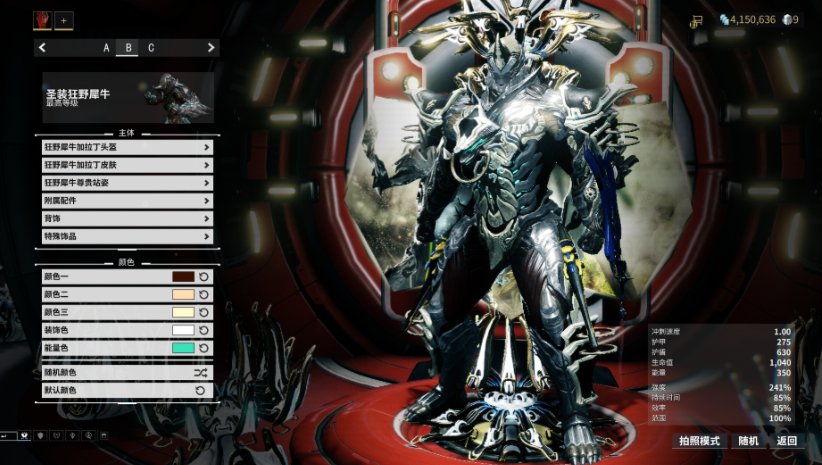
Task: Switch to appearance config C
Action: pos(151,47)
